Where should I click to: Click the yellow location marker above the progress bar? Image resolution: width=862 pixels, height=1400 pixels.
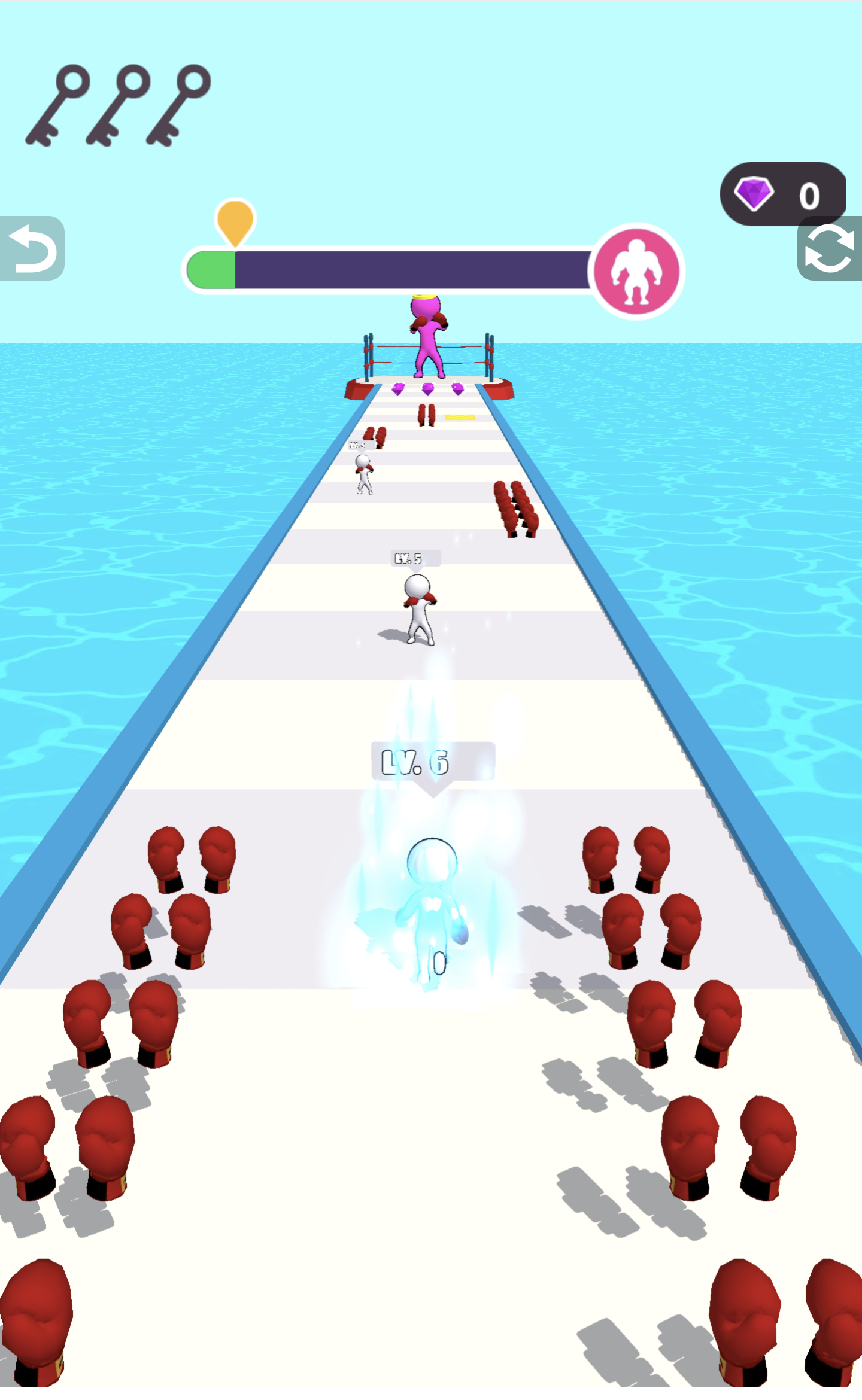(234, 218)
